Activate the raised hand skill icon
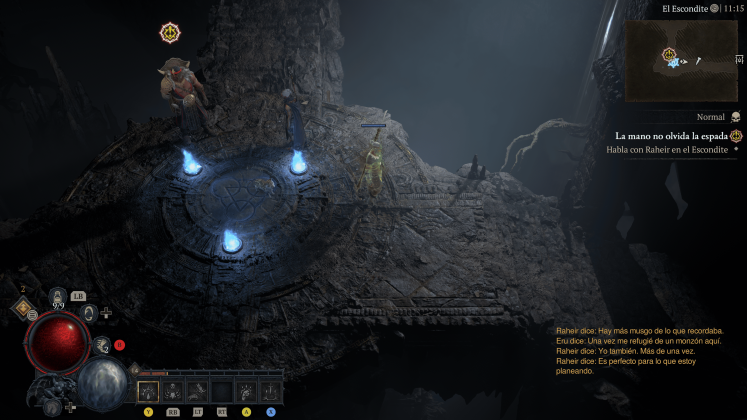The height and width of the screenshot is (420, 747). (x=246, y=390)
